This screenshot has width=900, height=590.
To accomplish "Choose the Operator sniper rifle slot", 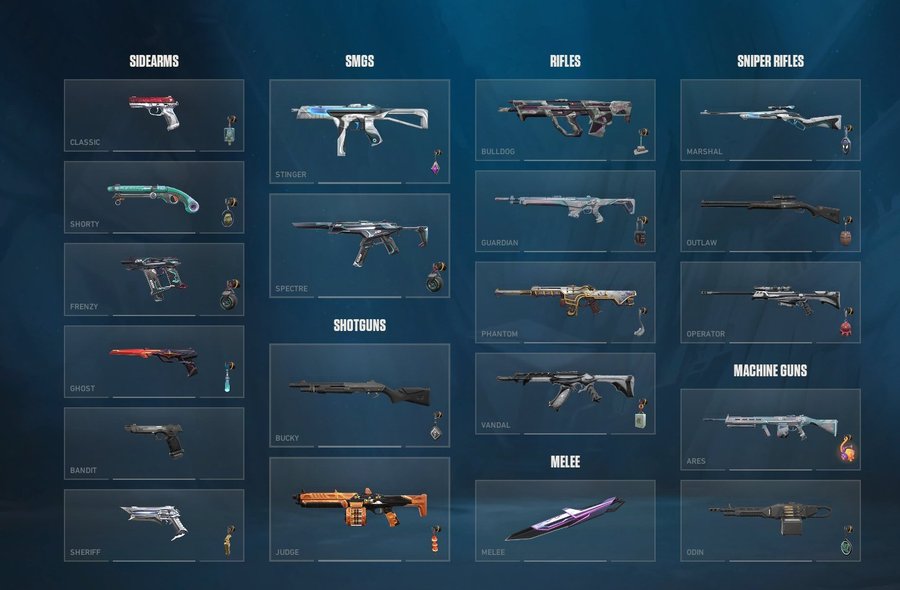I will point(770,302).
